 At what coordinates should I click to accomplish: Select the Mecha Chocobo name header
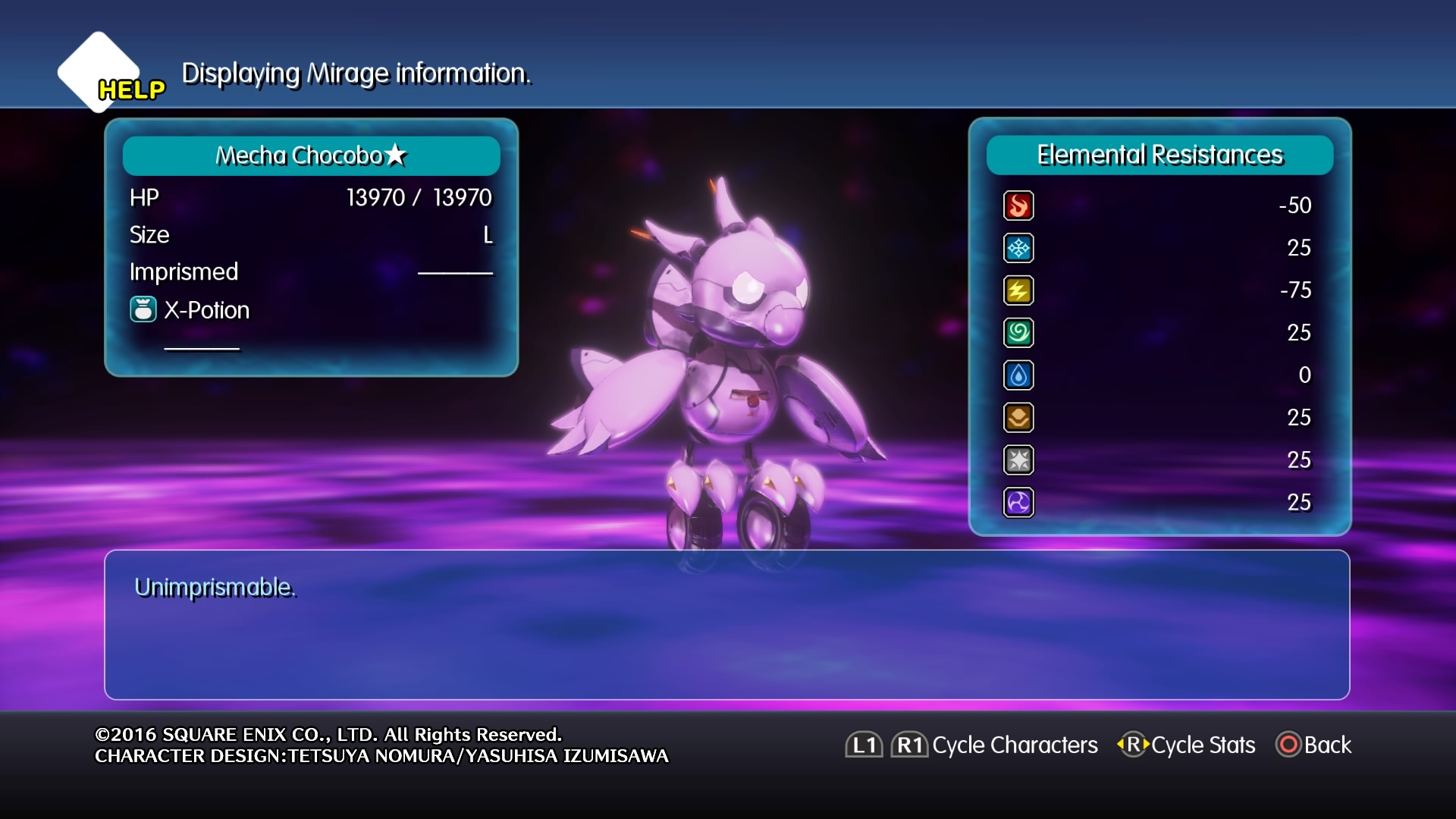(311, 155)
